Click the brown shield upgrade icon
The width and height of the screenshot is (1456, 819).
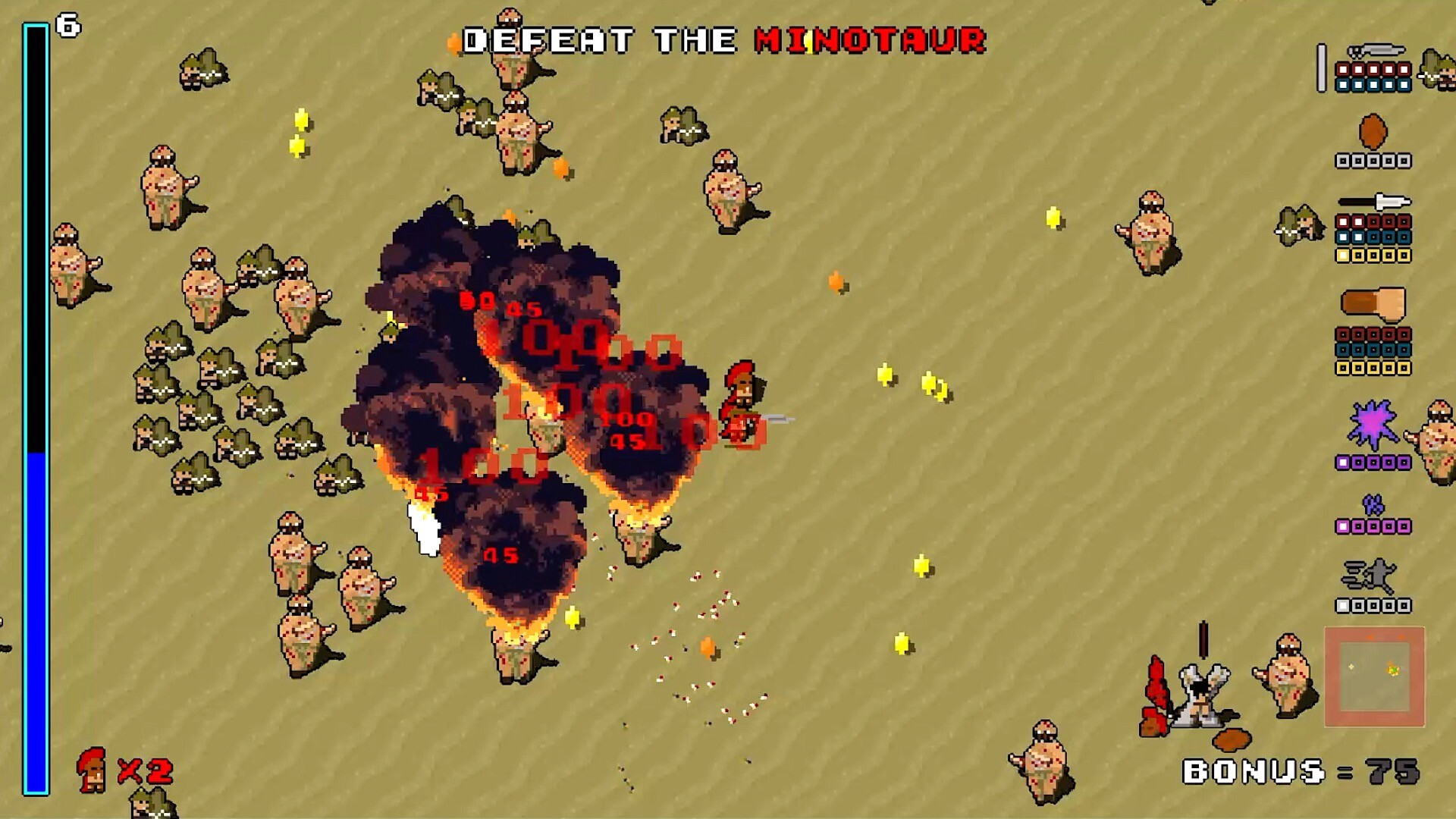click(x=1373, y=132)
